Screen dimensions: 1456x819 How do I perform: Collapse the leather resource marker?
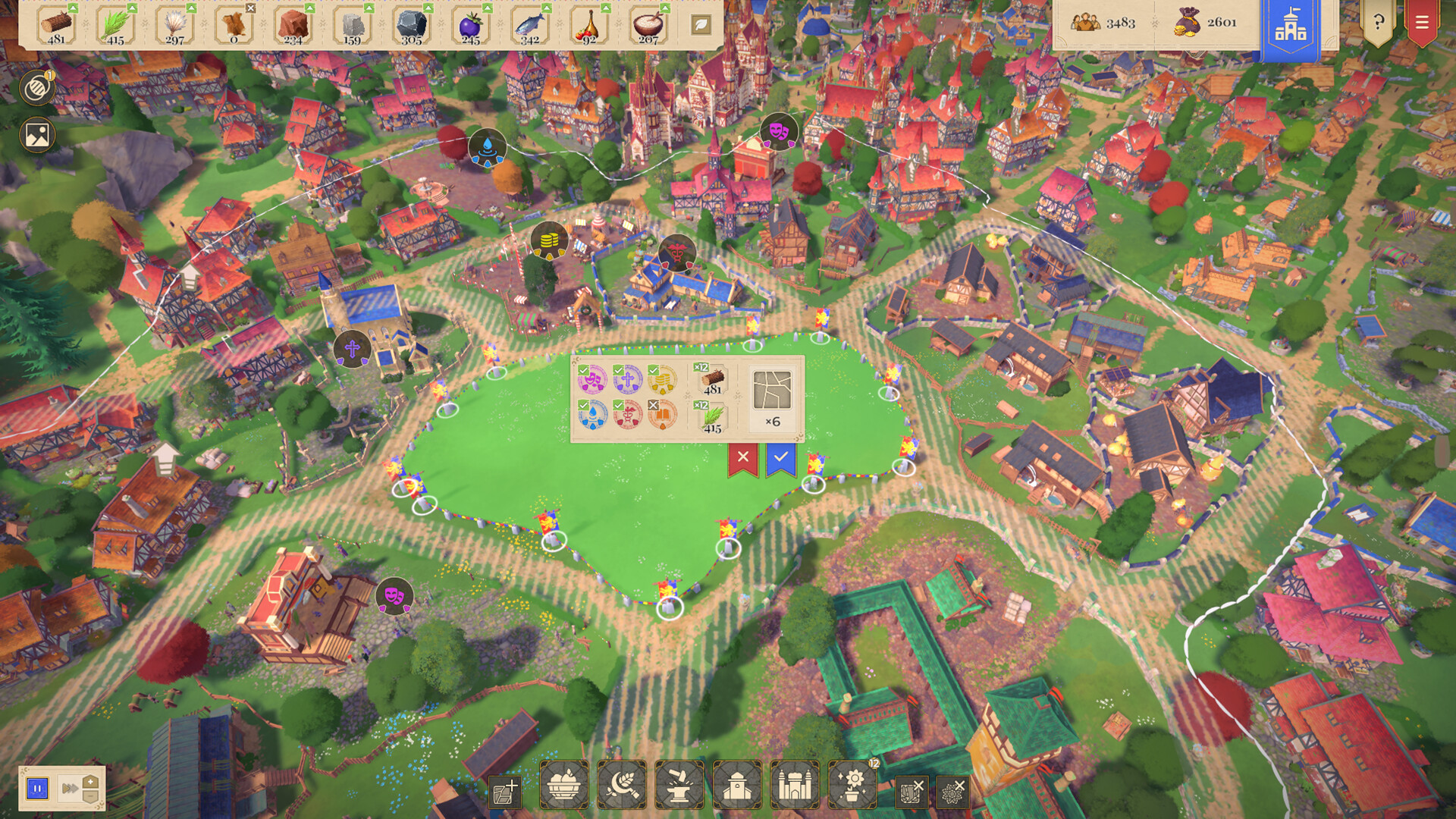tap(250, 8)
